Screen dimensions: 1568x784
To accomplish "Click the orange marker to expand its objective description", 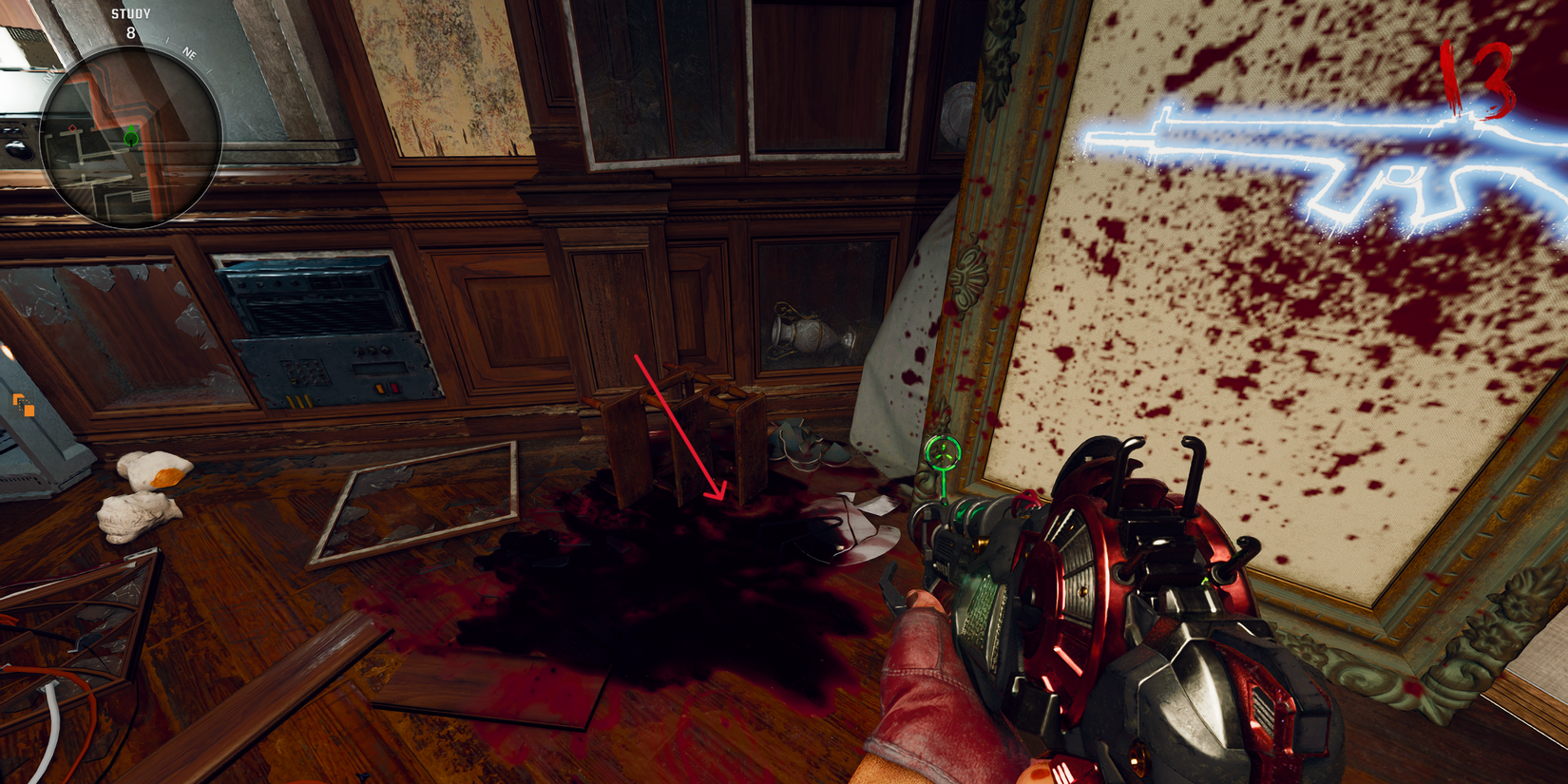I will (x=21, y=405).
